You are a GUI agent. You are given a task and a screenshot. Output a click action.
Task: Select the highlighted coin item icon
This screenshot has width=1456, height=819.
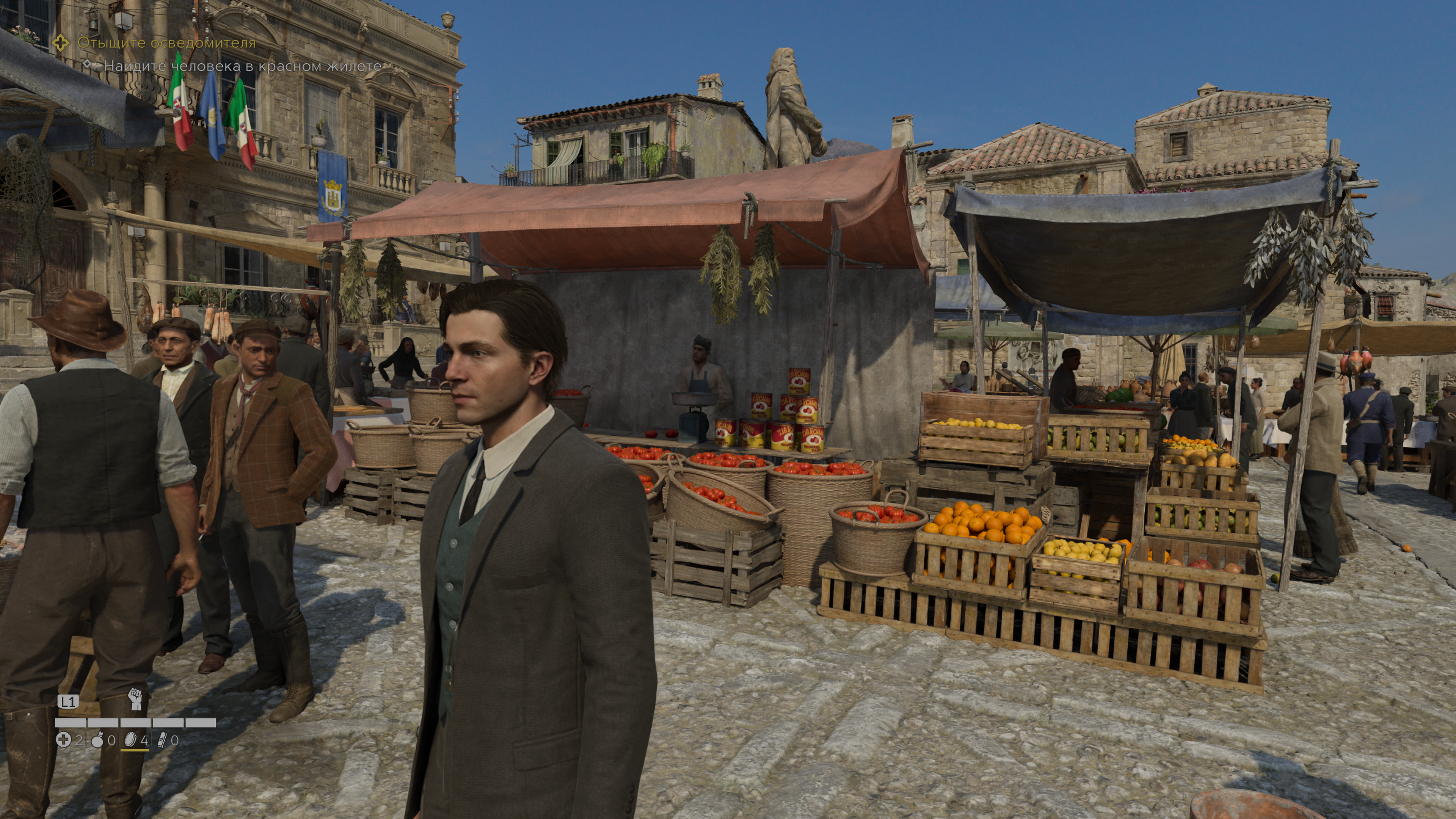coord(130,740)
